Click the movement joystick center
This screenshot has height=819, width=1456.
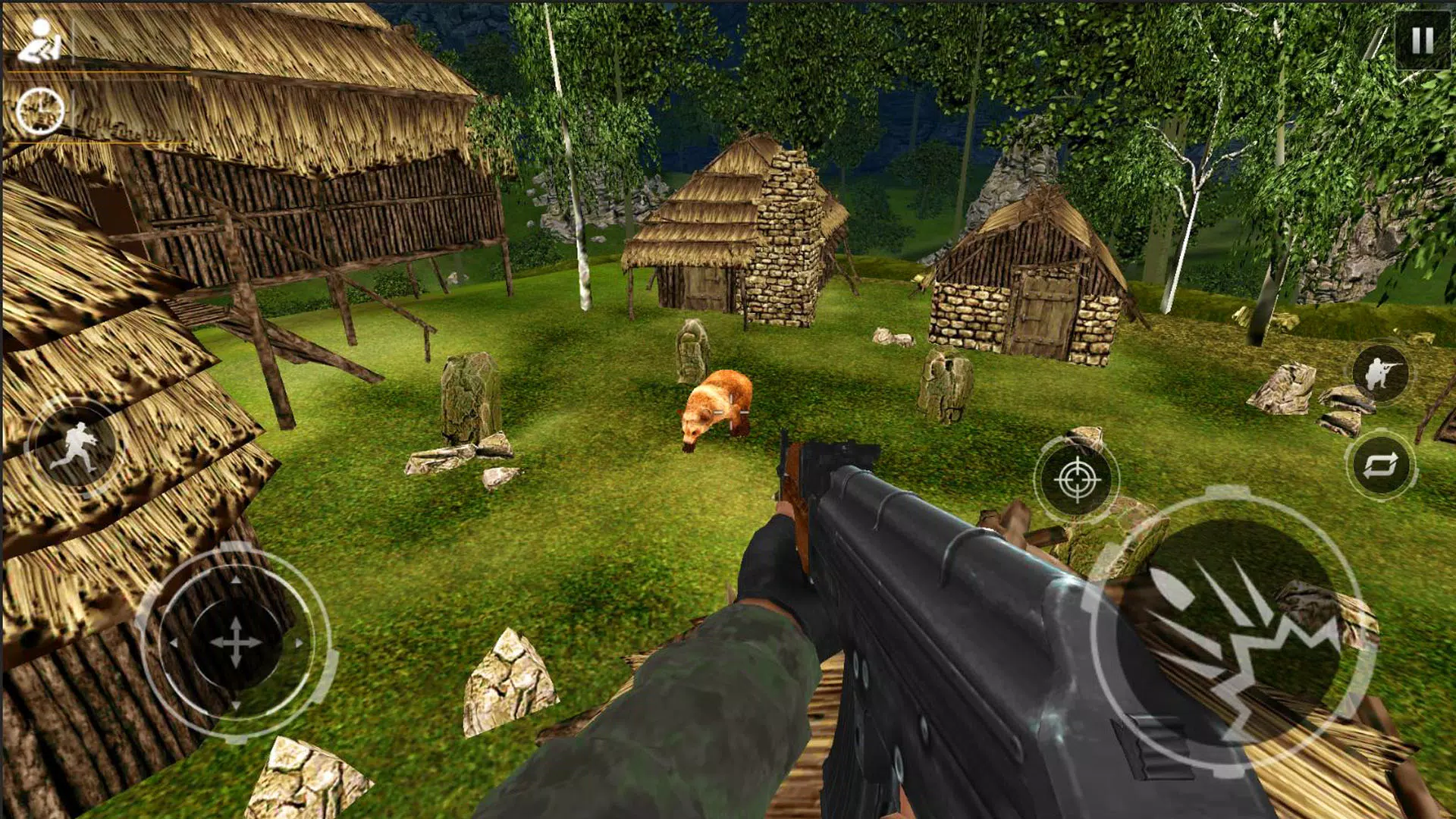pos(235,642)
